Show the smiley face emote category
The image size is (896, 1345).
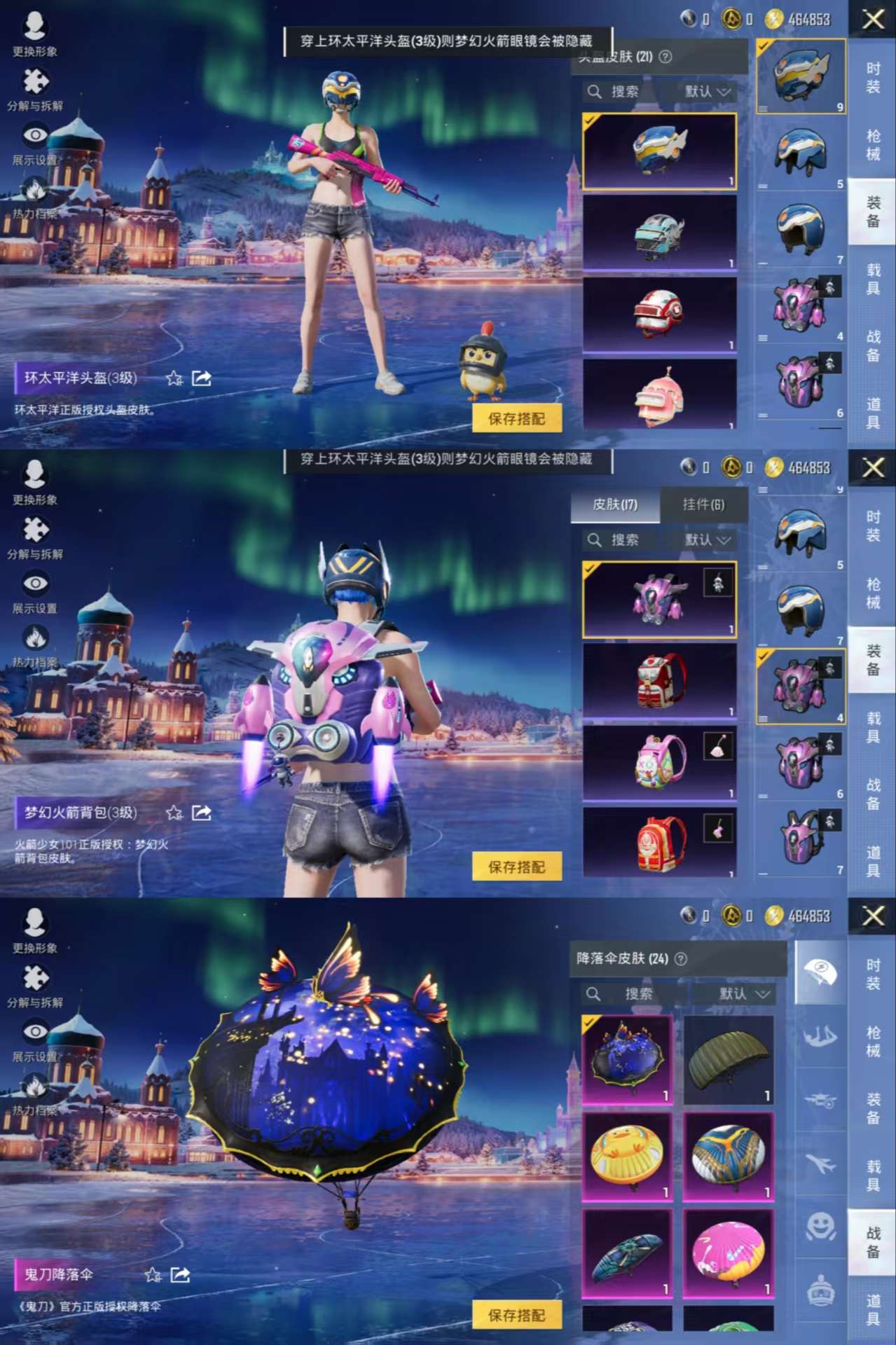[820, 1227]
